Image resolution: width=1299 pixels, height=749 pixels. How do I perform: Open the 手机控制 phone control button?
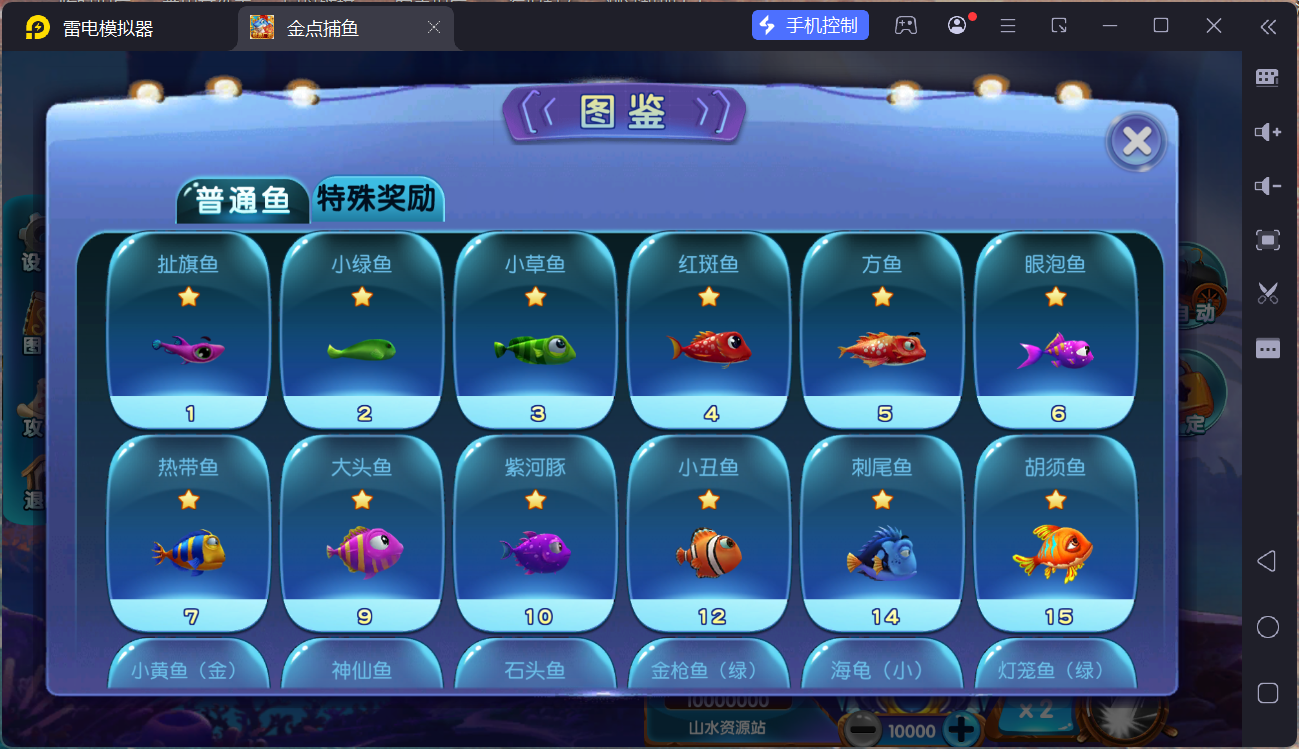[x=810, y=26]
